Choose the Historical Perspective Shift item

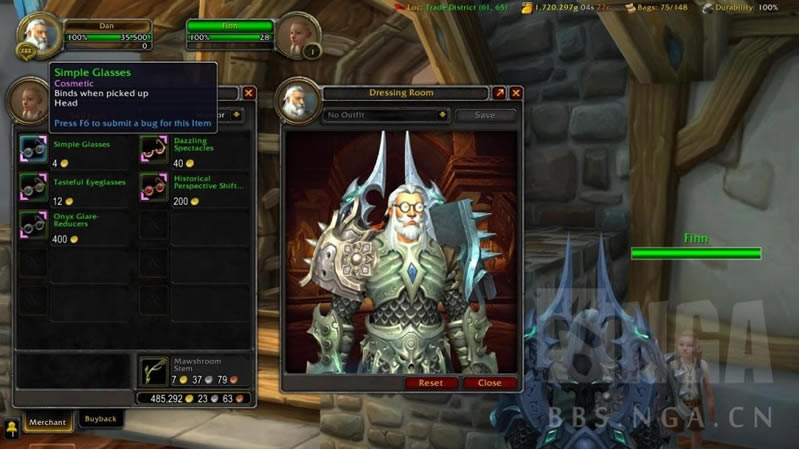[153, 186]
